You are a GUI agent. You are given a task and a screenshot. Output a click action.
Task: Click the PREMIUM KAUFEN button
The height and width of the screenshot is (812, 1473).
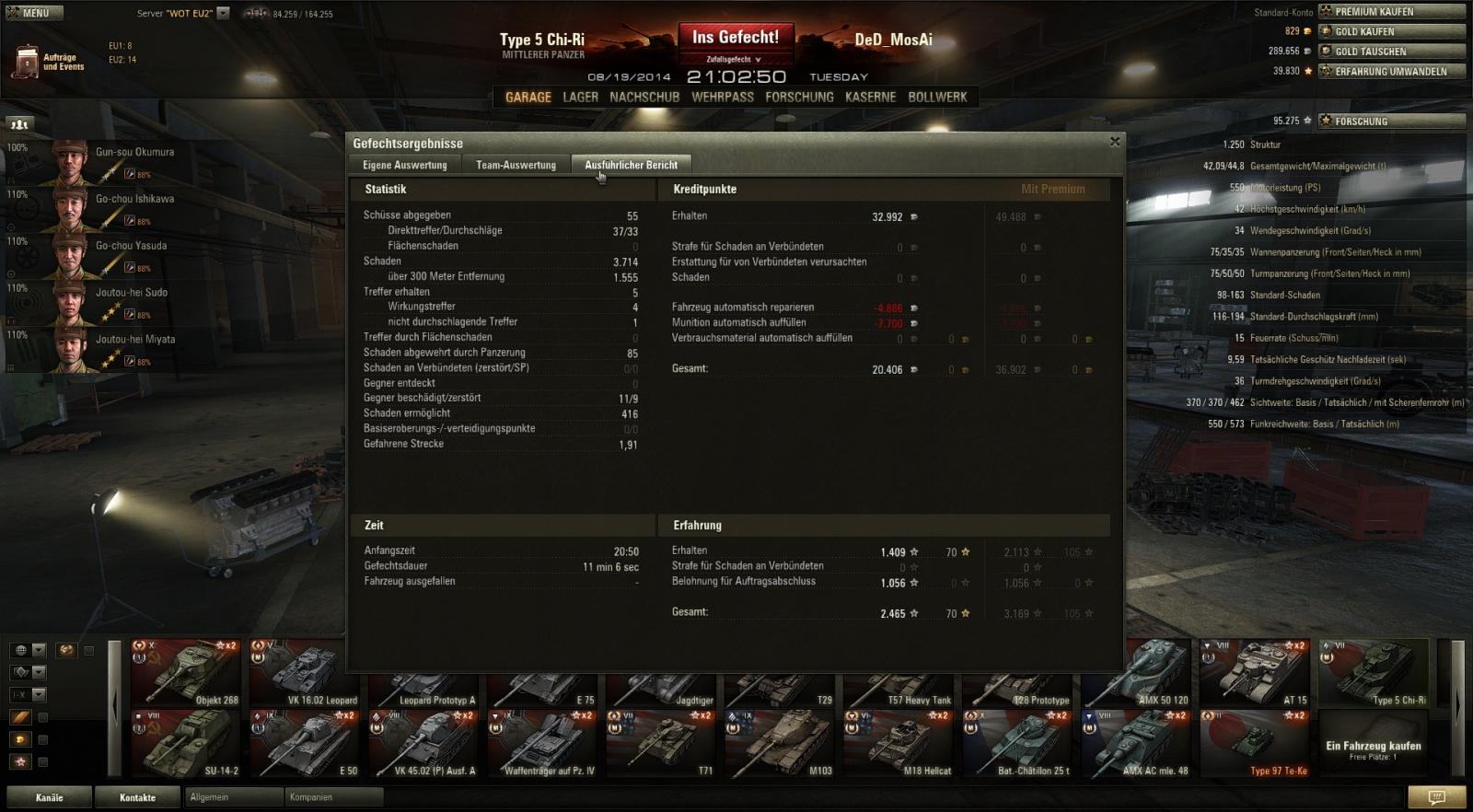1391,12
